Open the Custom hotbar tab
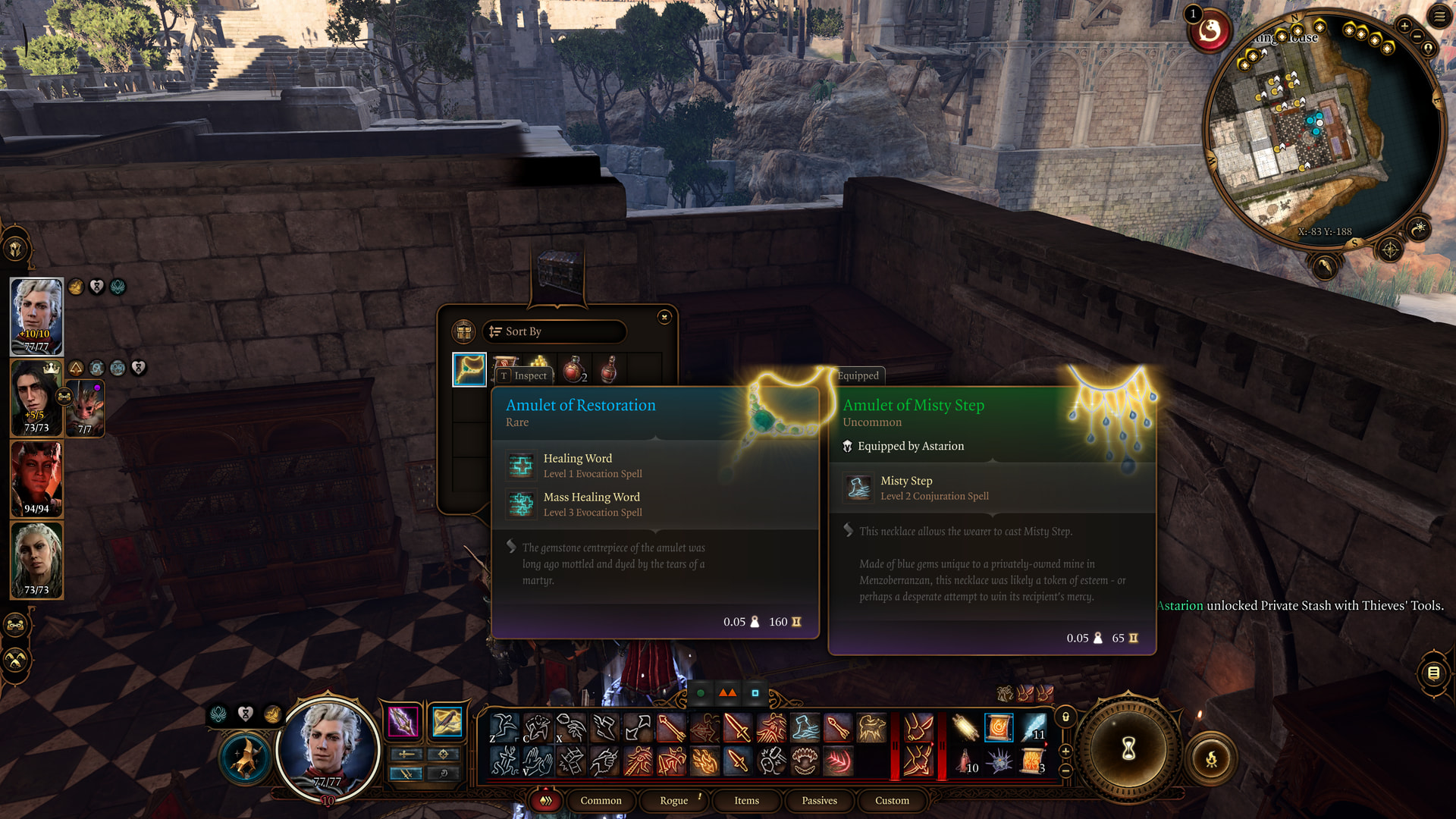Image resolution: width=1456 pixels, height=819 pixels. pos(892,800)
